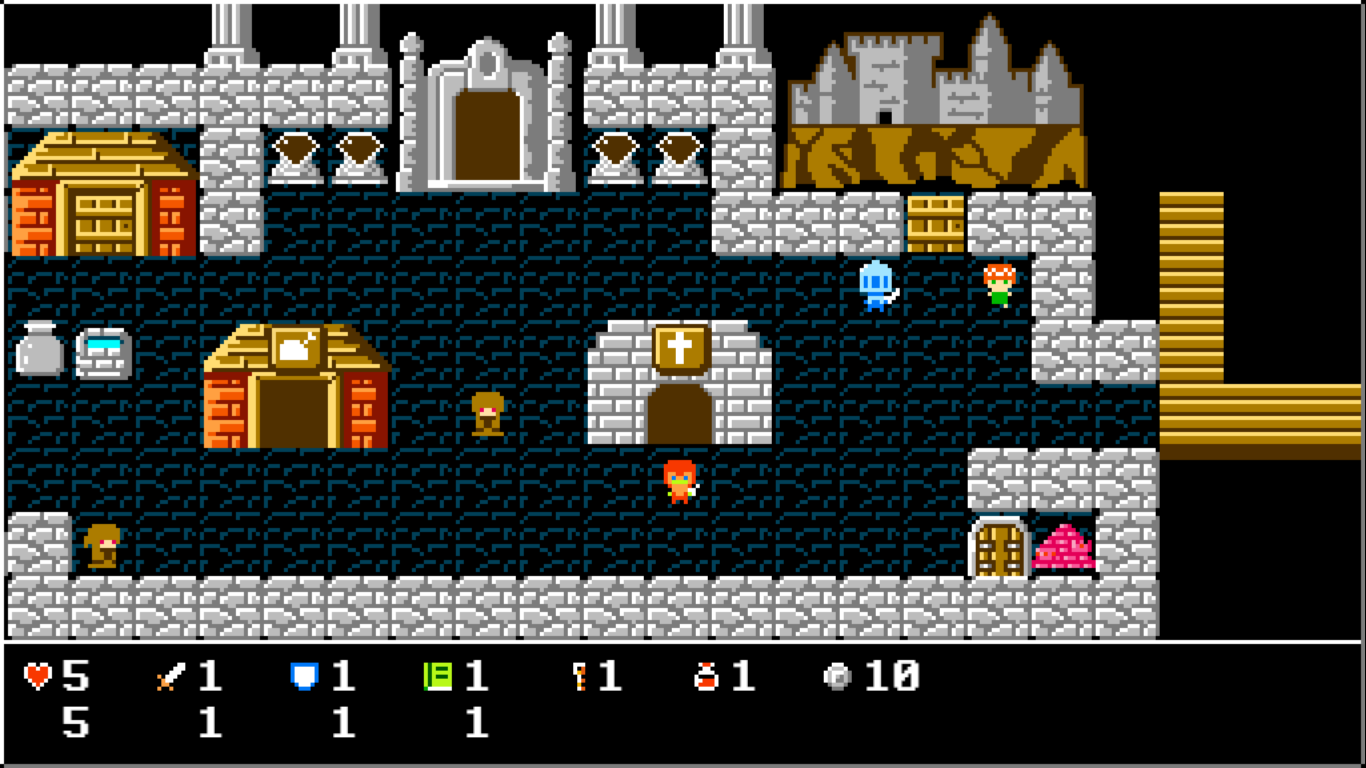This screenshot has width=1366, height=768.
Task: Attack the red fire monster below the church
Action: tap(678, 480)
